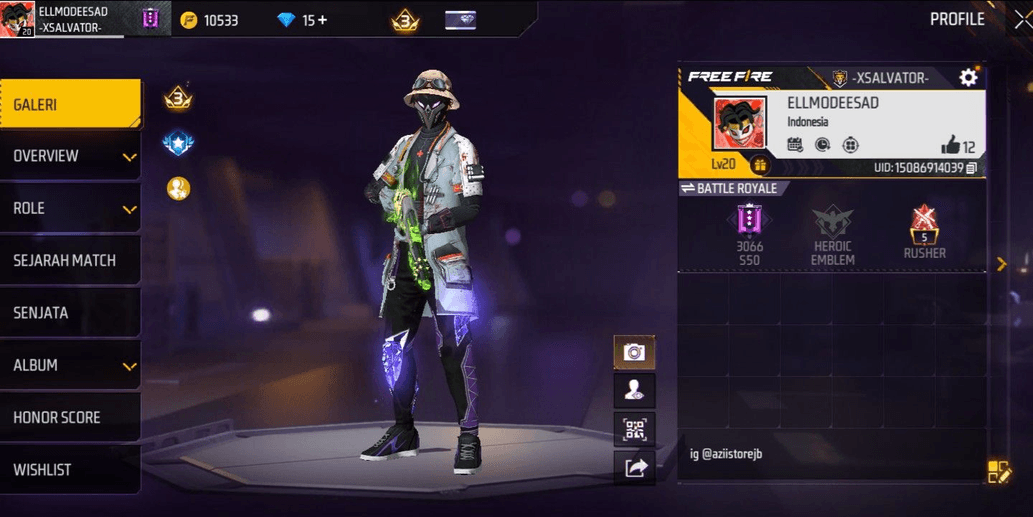Open the Wishlist tab
The image size is (1033, 517).
click(70, 469)
